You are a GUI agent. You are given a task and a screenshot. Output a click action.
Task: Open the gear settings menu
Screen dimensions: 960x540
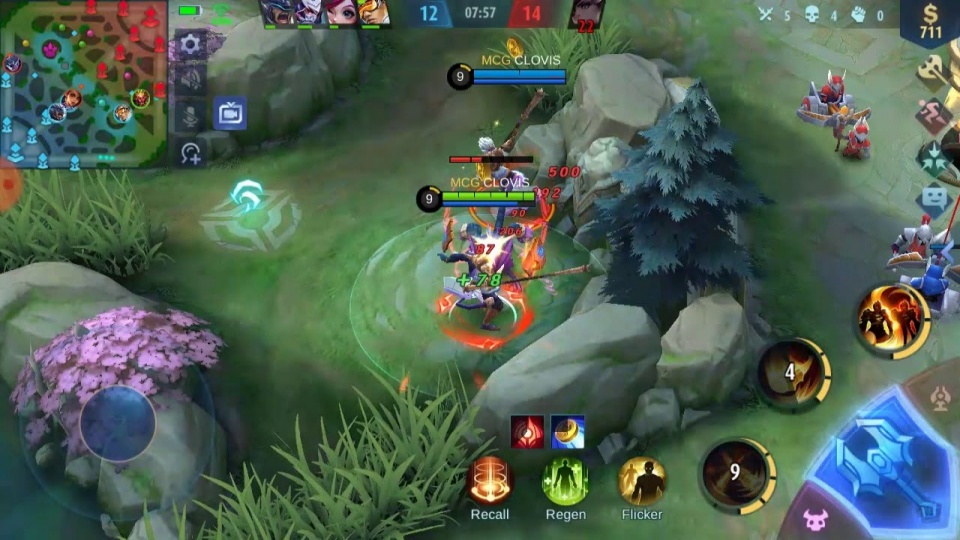(190, 43)
